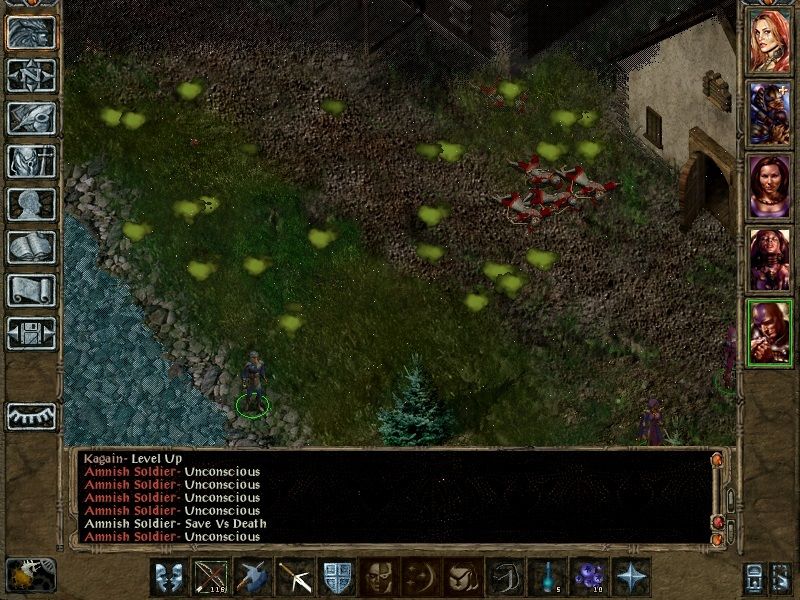
Task: Return to game via the dragon head button
Action: click(x=31, y=32)
